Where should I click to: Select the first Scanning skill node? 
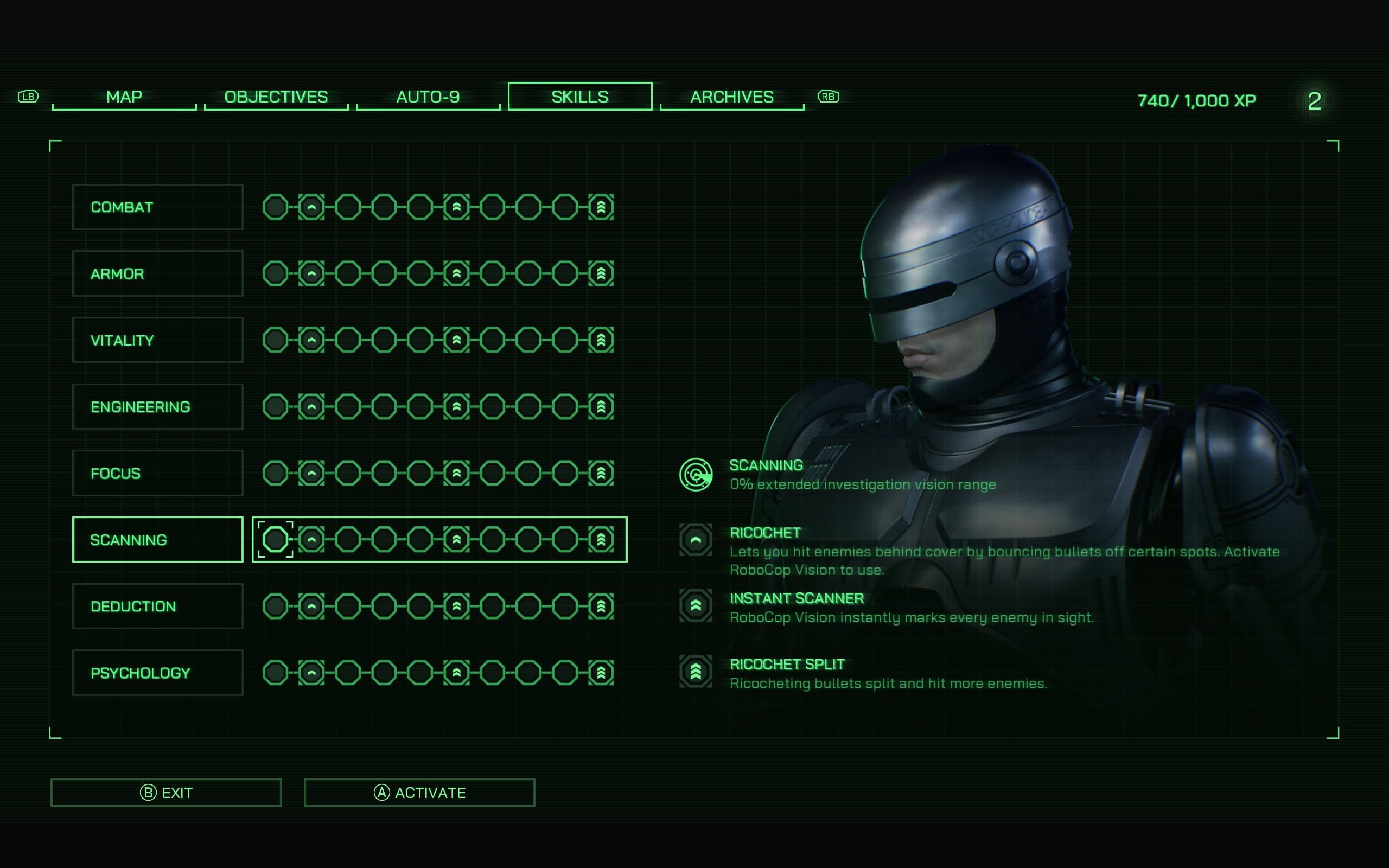276,540
